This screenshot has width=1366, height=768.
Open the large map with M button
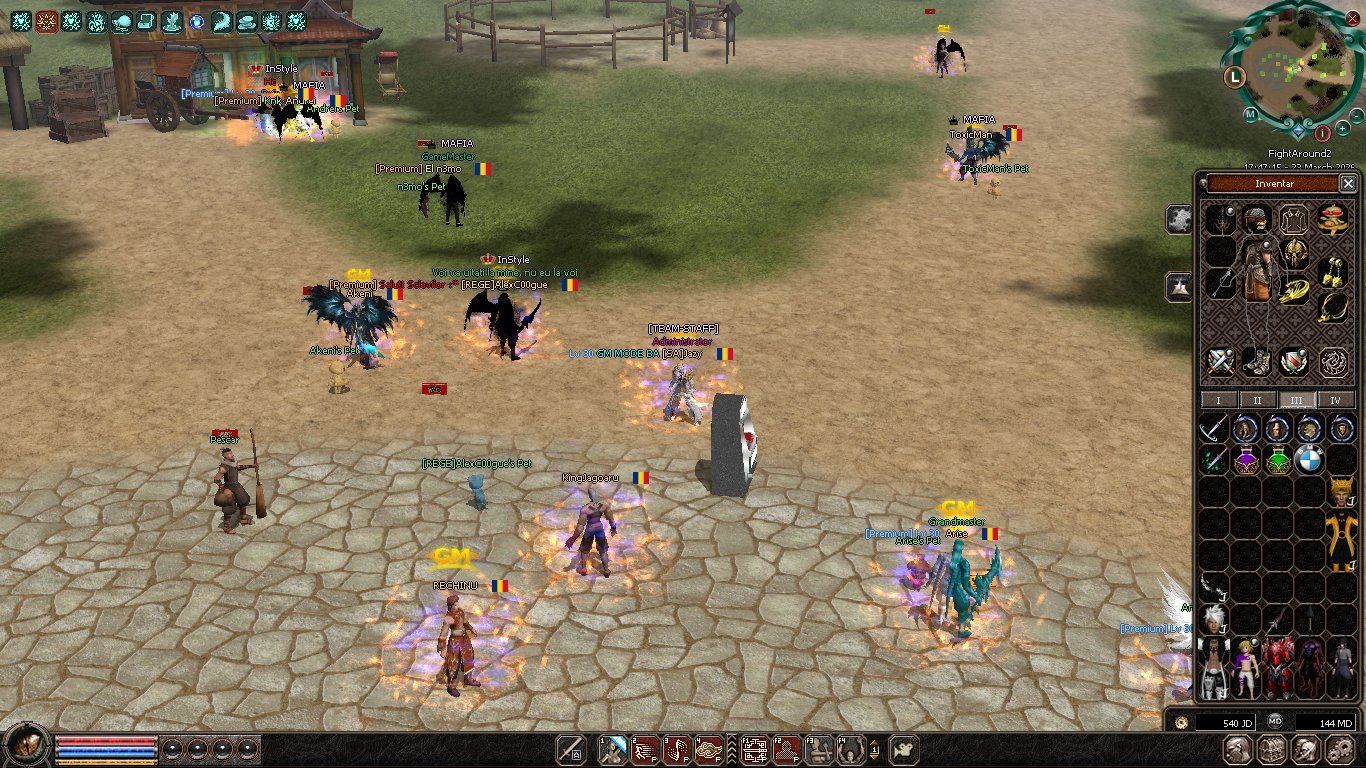click(1251, 114)
